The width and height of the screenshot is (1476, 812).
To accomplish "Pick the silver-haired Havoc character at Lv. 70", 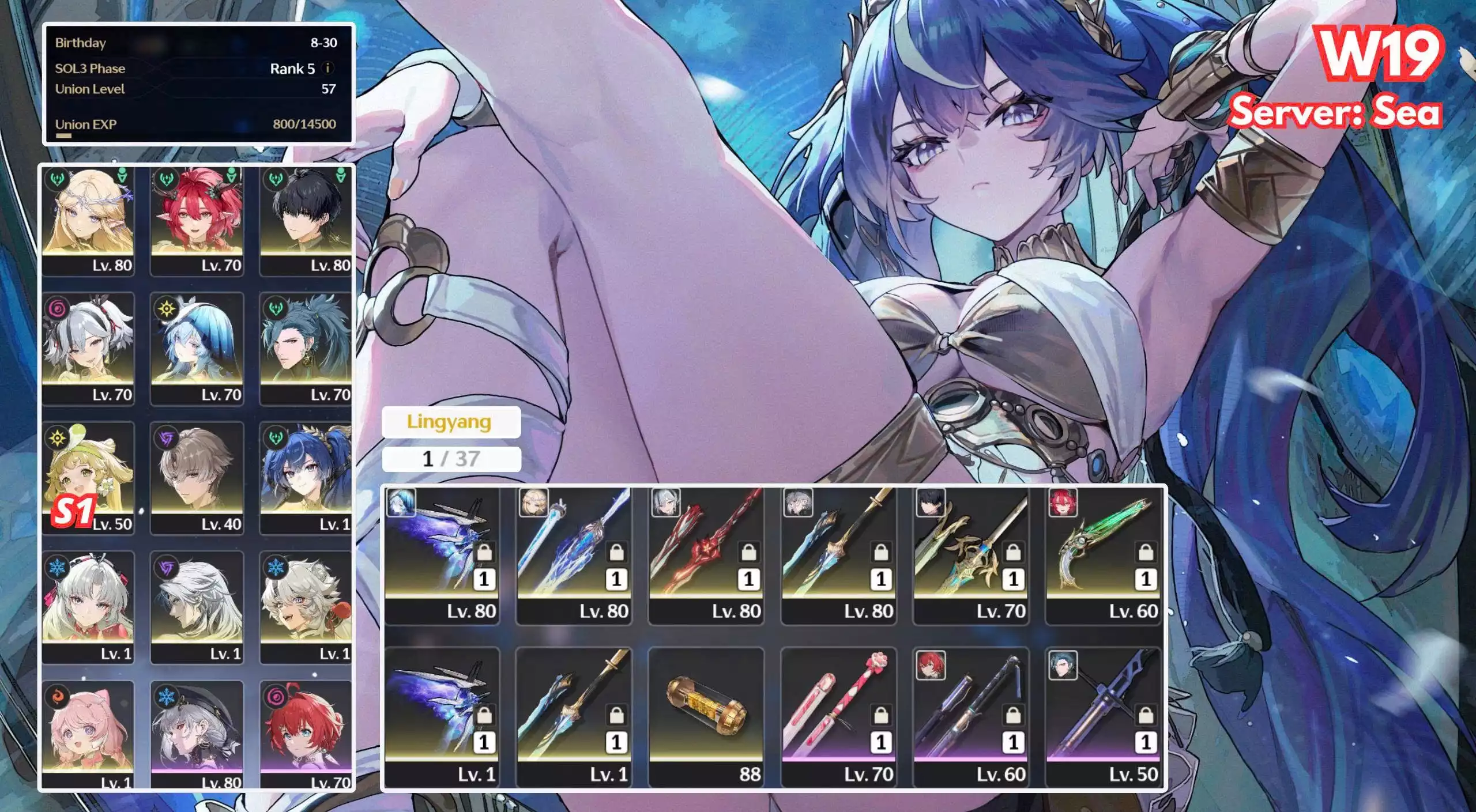I will (x=88, y=348).
